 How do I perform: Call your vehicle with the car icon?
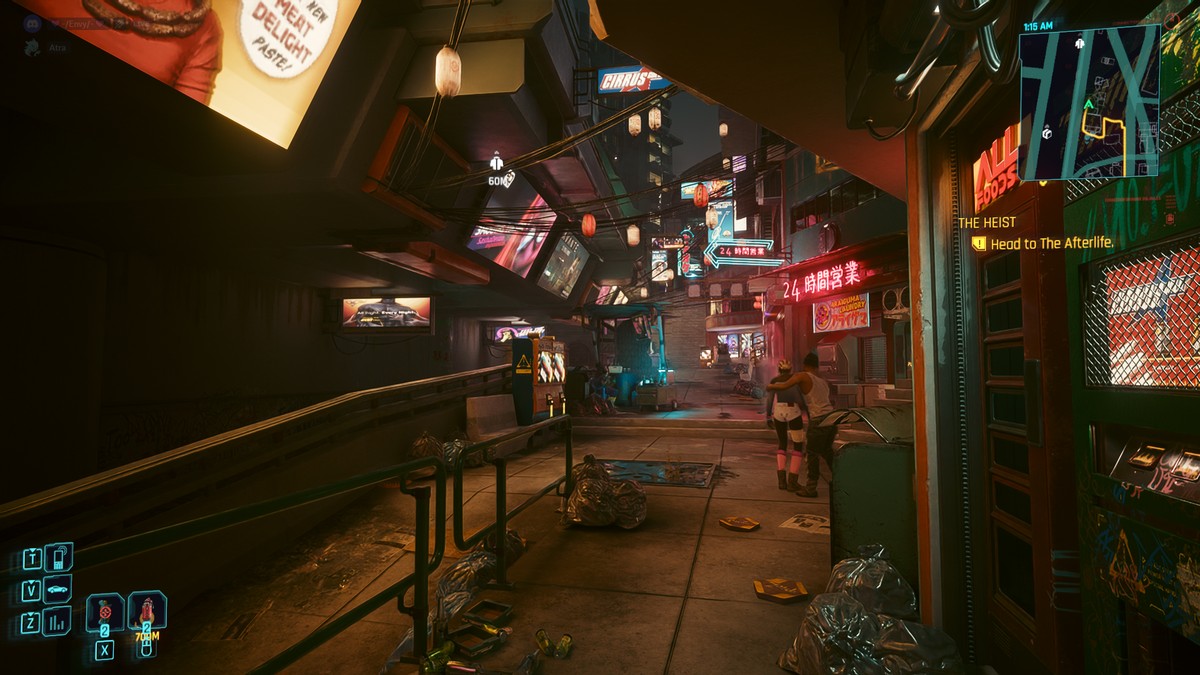click(58, 589)
